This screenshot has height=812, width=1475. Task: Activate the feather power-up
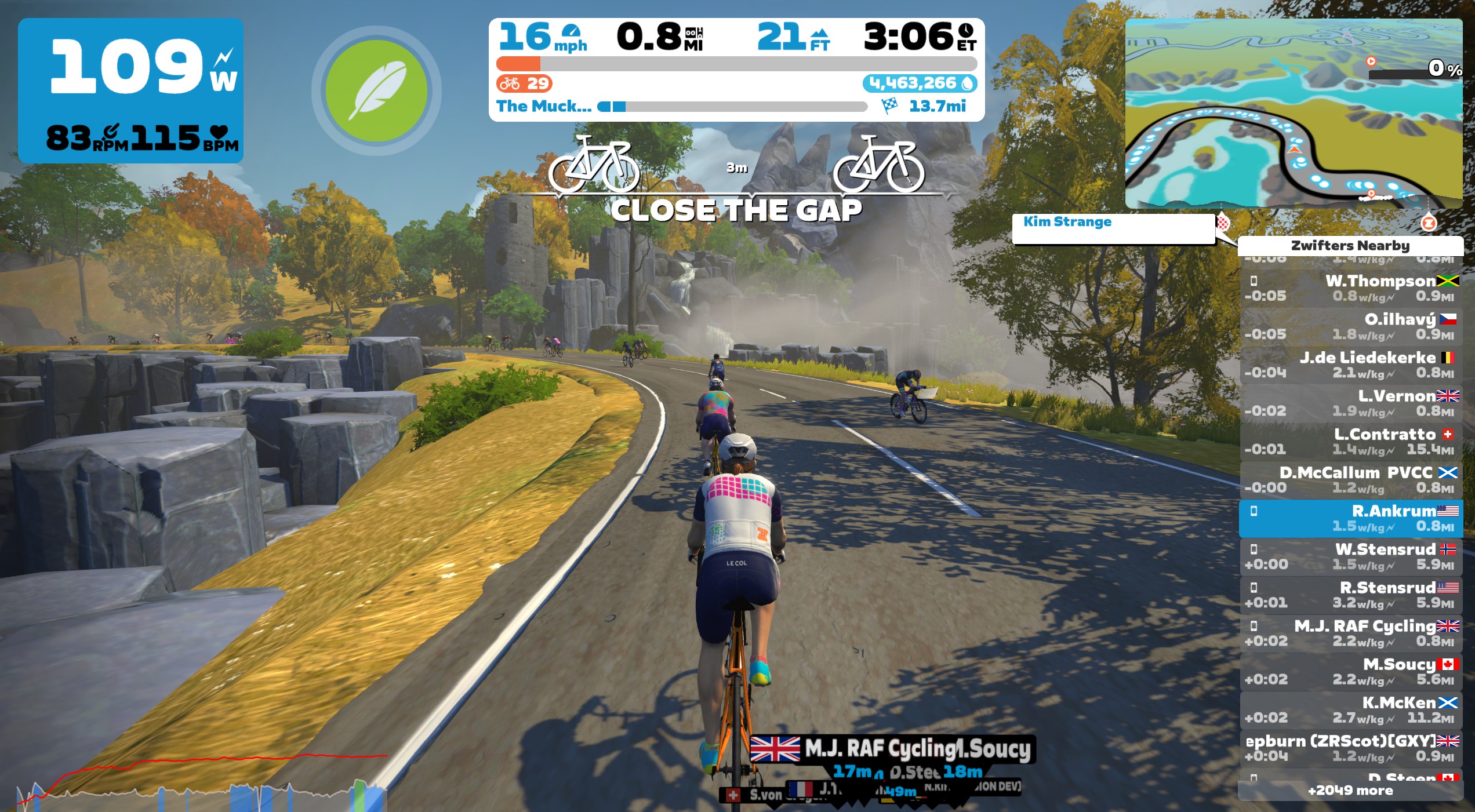click(377, 91)
